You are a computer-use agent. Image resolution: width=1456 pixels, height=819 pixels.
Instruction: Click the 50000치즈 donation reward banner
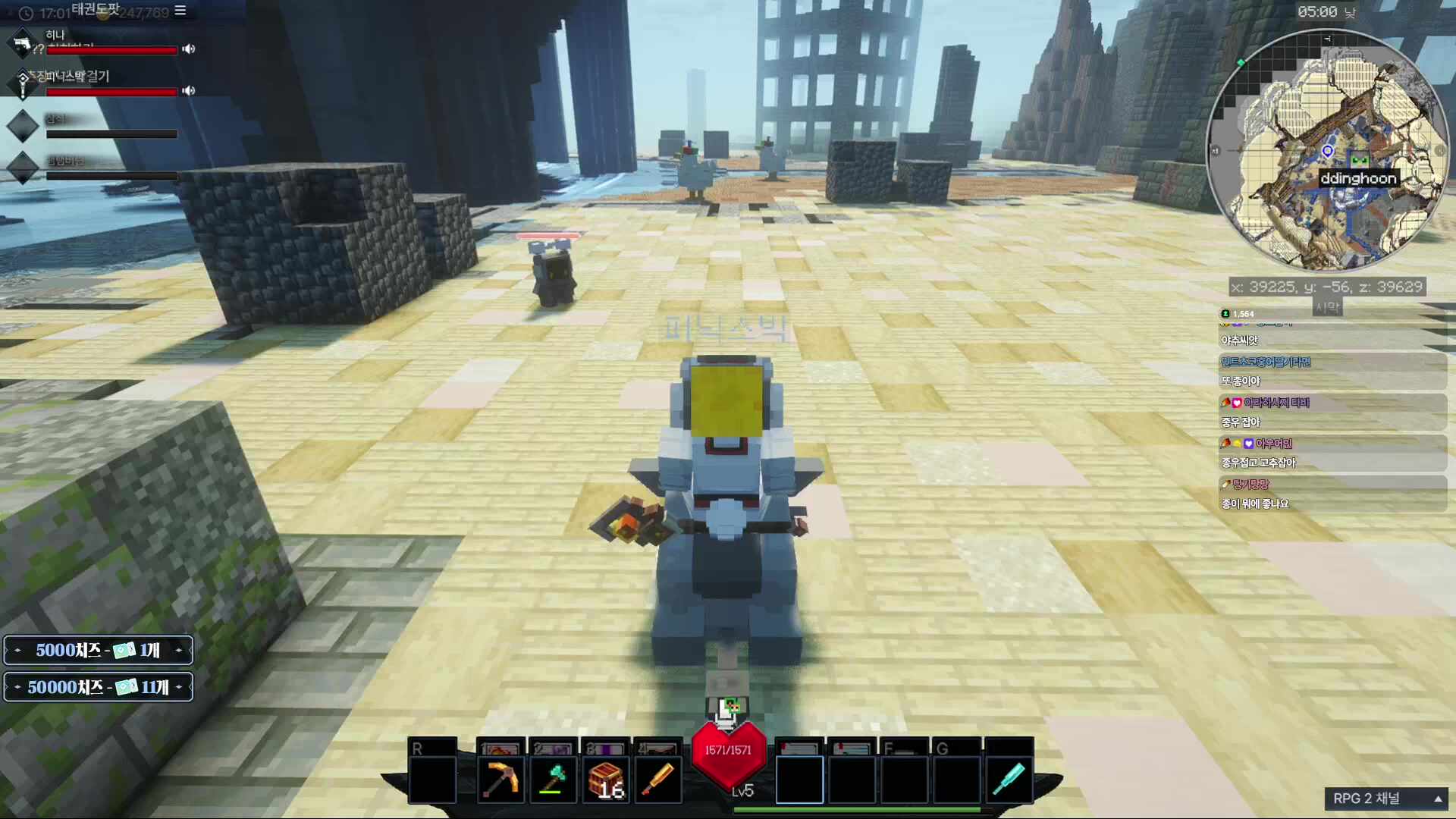point(99,687)
